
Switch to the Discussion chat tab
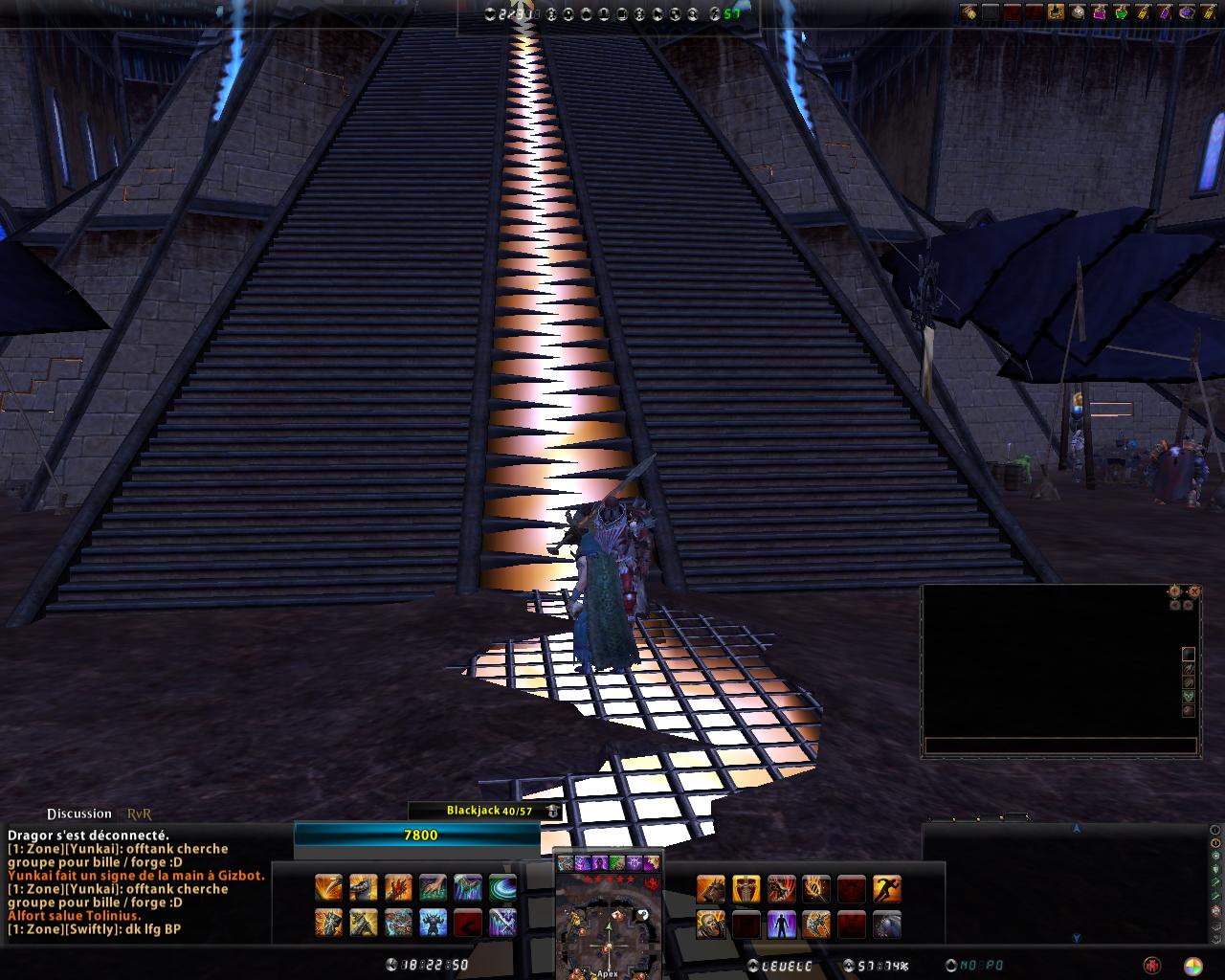point(78,813)
